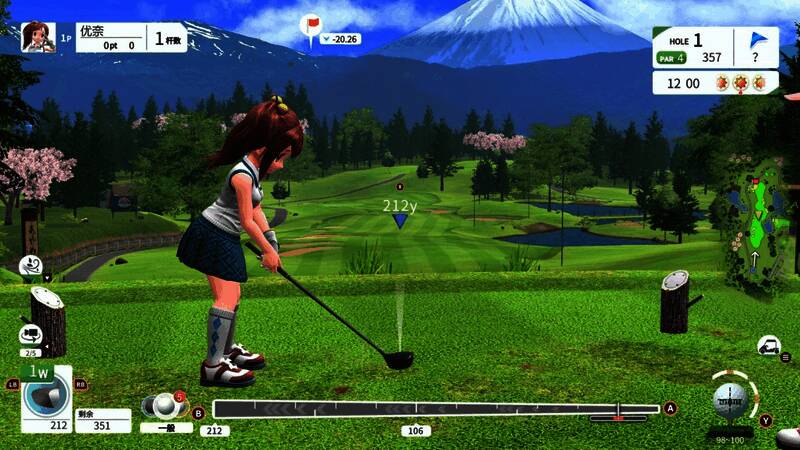Click the shot power gauge bar
The width and height of the screenshot is (800, 450).
[x=435, y=408]
